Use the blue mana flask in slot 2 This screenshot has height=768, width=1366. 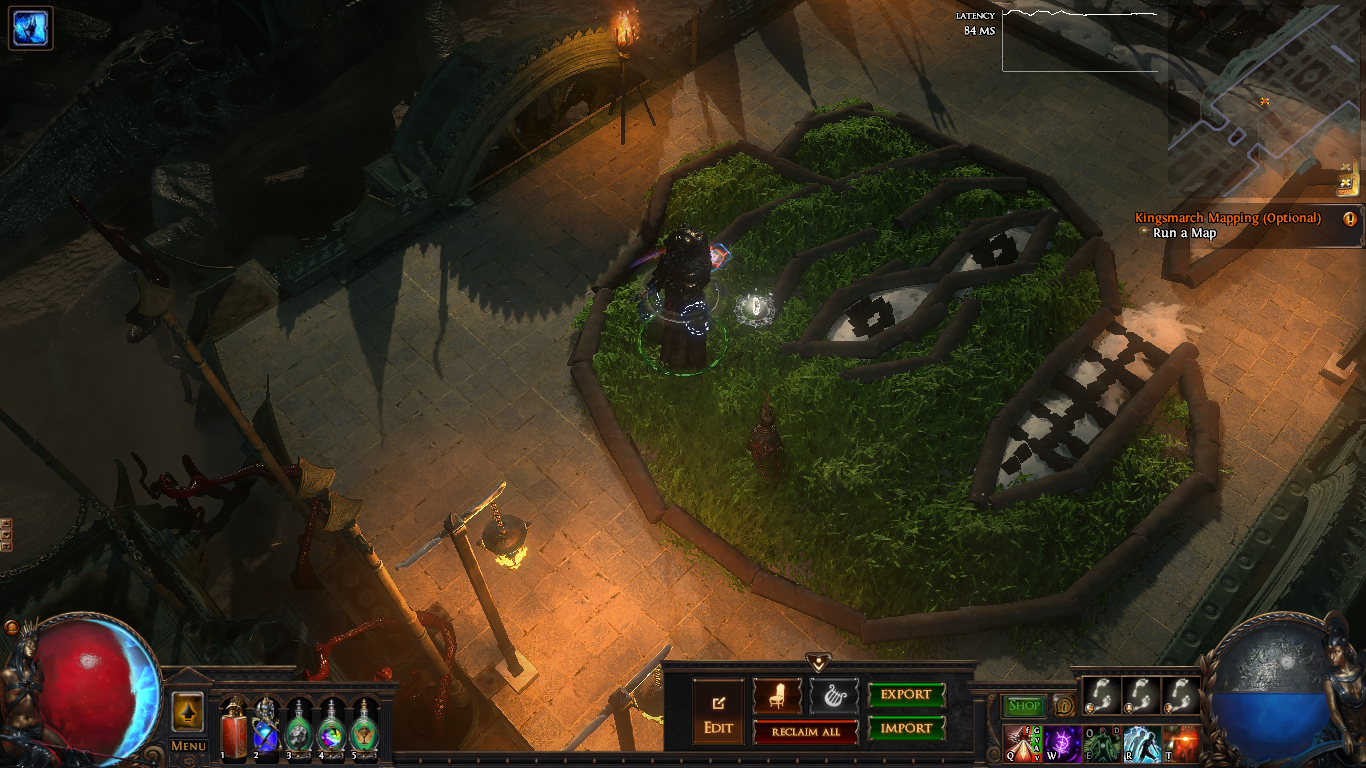tap(266, 727)
